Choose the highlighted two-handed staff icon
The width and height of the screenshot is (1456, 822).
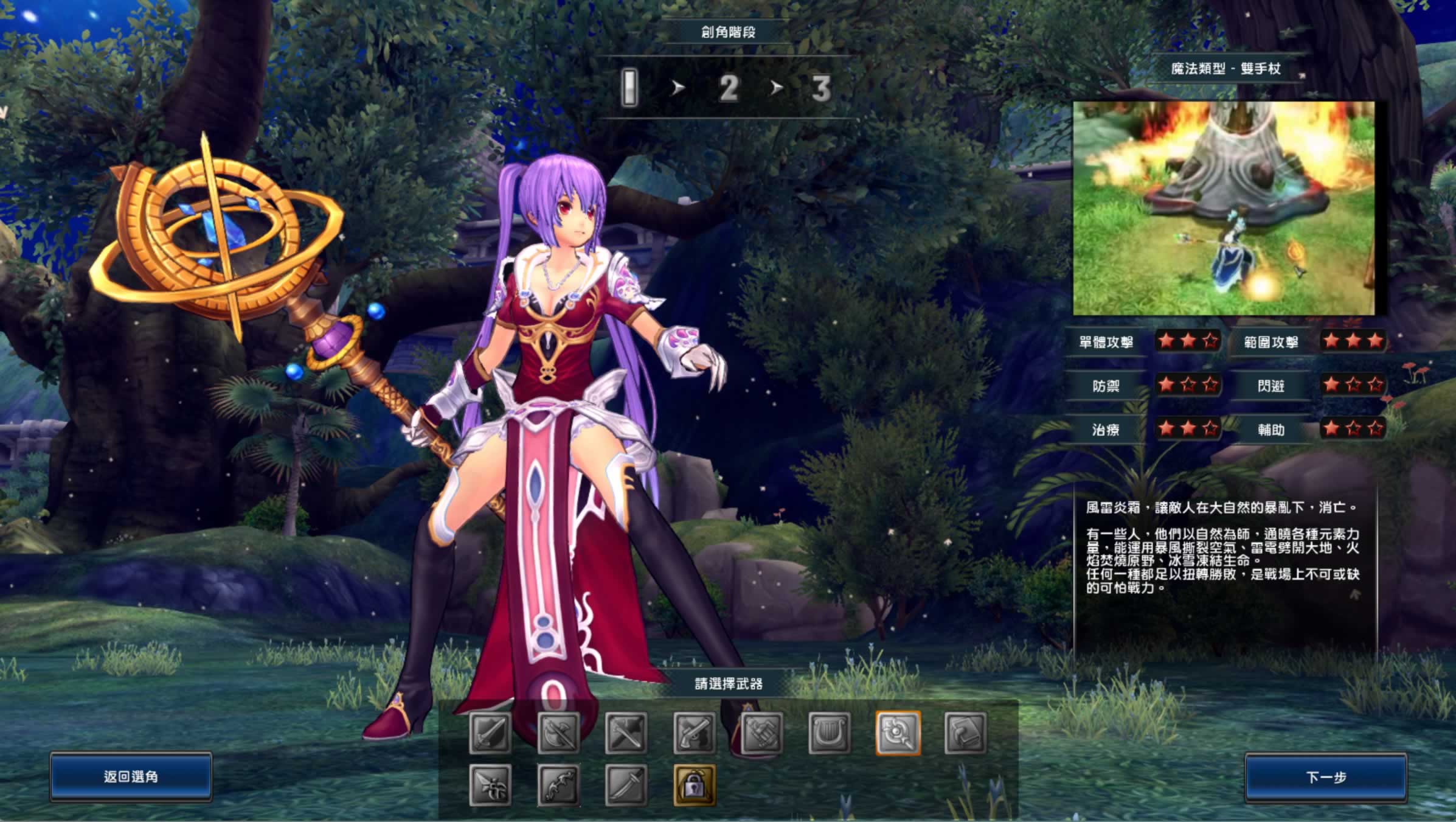898,733
